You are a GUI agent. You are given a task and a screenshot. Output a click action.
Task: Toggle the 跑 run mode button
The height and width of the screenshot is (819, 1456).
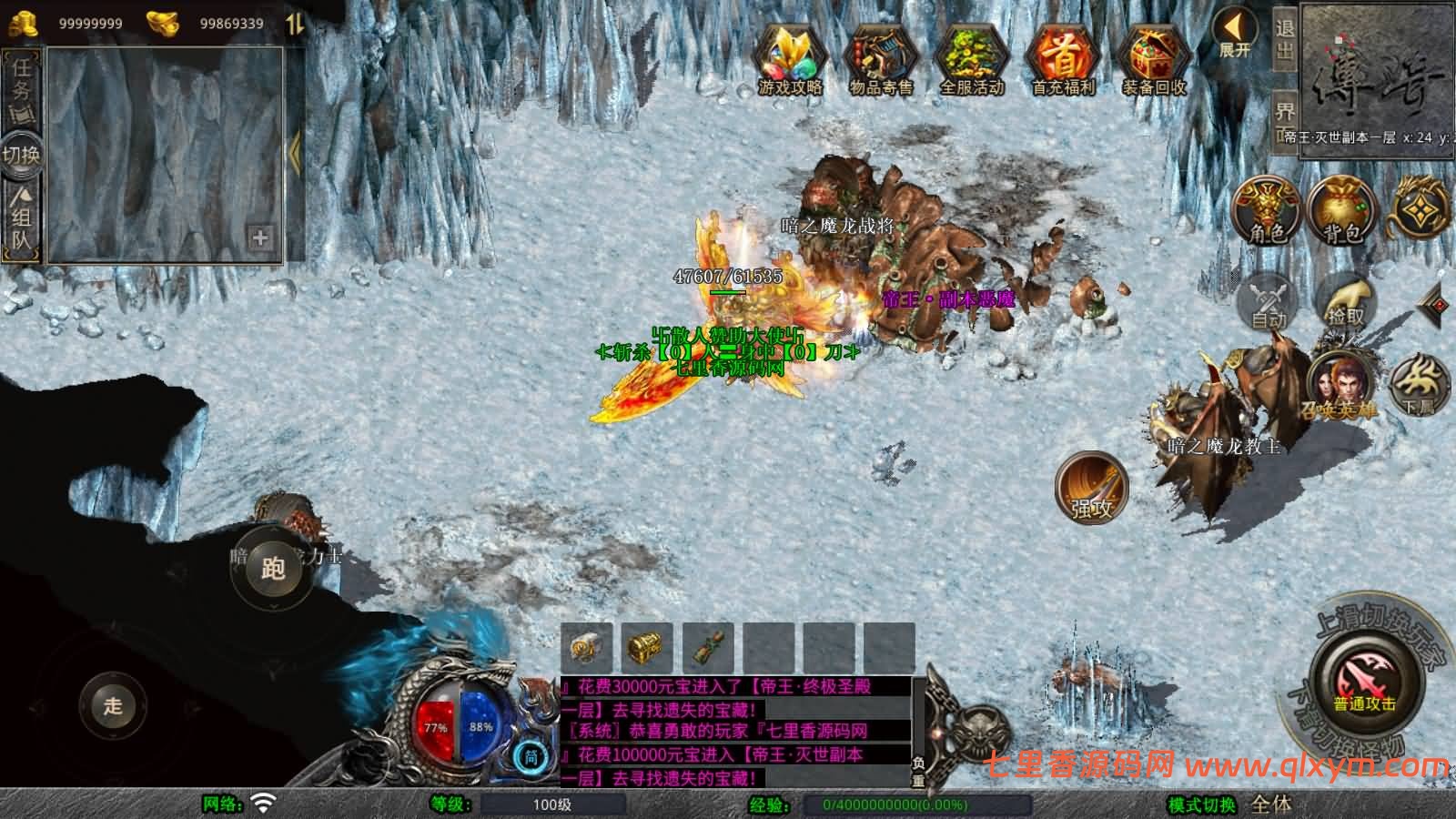pos(273,569)
